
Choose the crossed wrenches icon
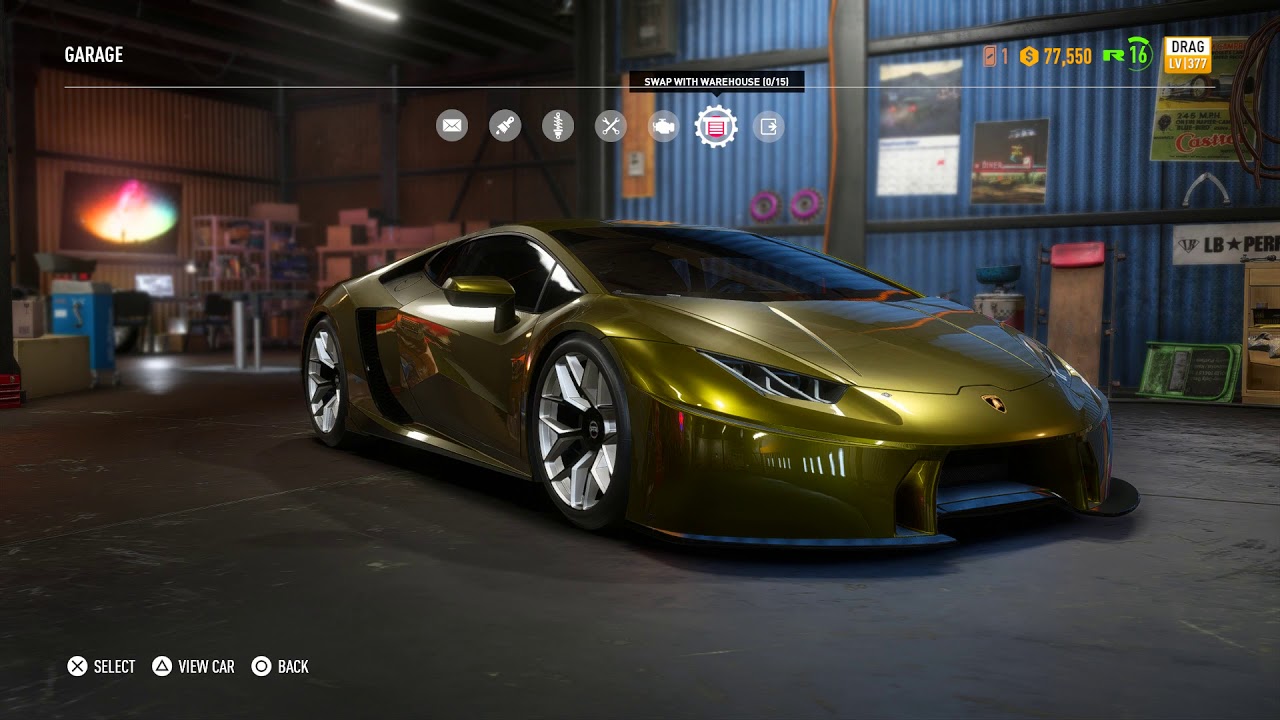coord(610,126)
